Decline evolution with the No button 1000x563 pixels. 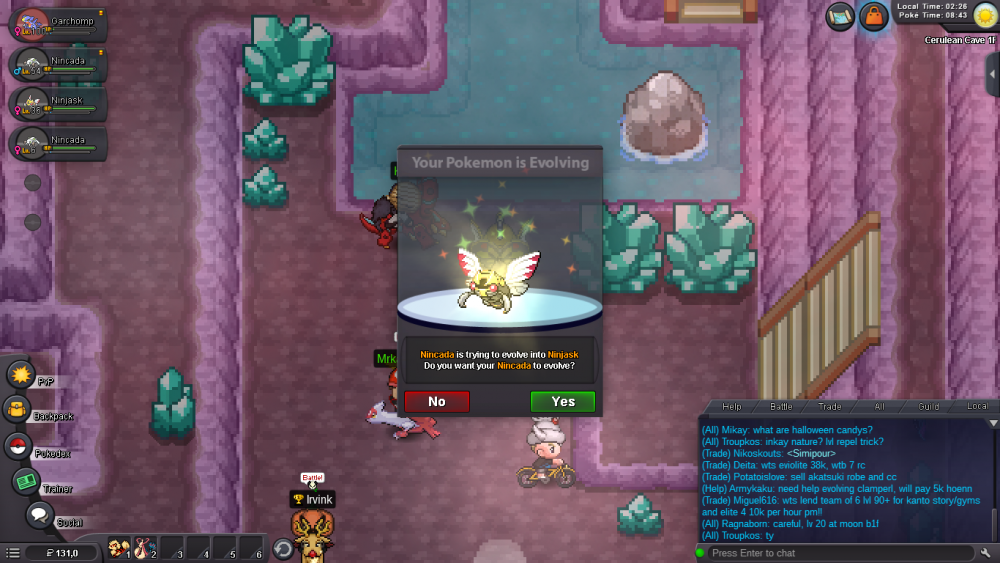(x=437, y=402)
